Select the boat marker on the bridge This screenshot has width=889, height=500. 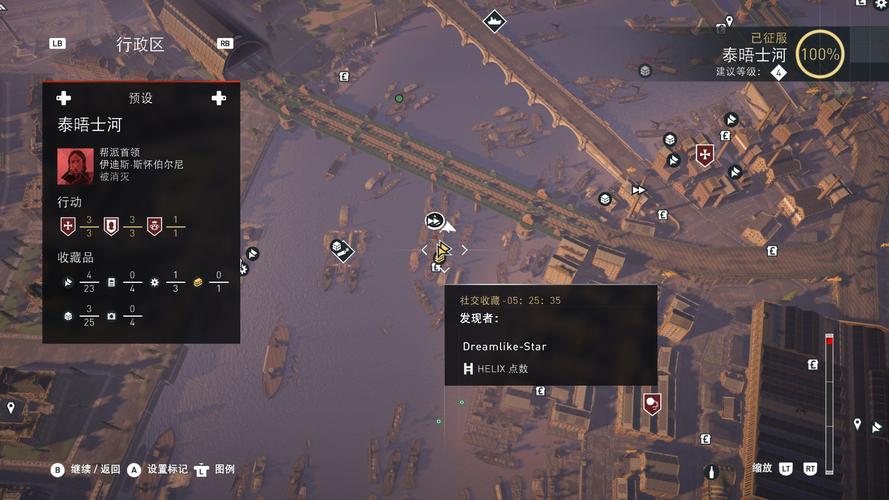tap(494, 20)
